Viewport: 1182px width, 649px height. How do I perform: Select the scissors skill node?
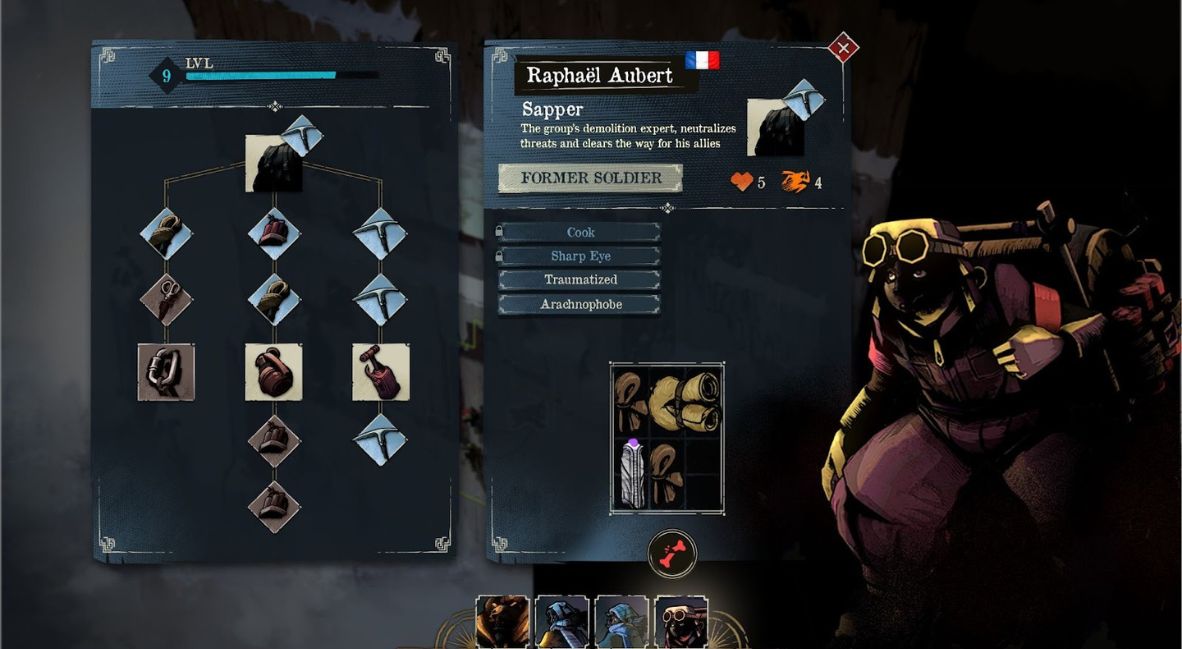tap(166, 298)
